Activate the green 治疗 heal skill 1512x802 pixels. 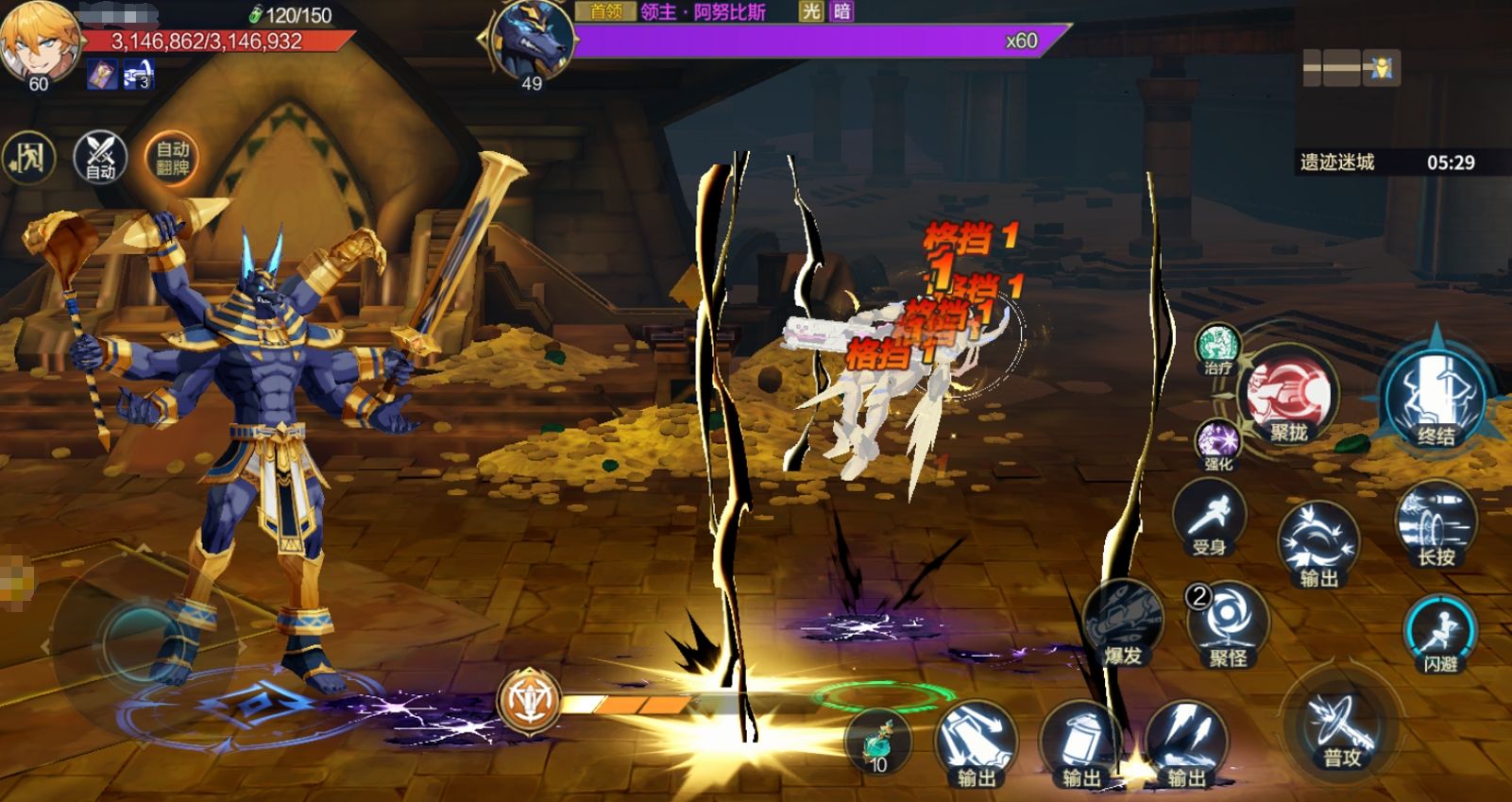click(x=1217, y=347)
